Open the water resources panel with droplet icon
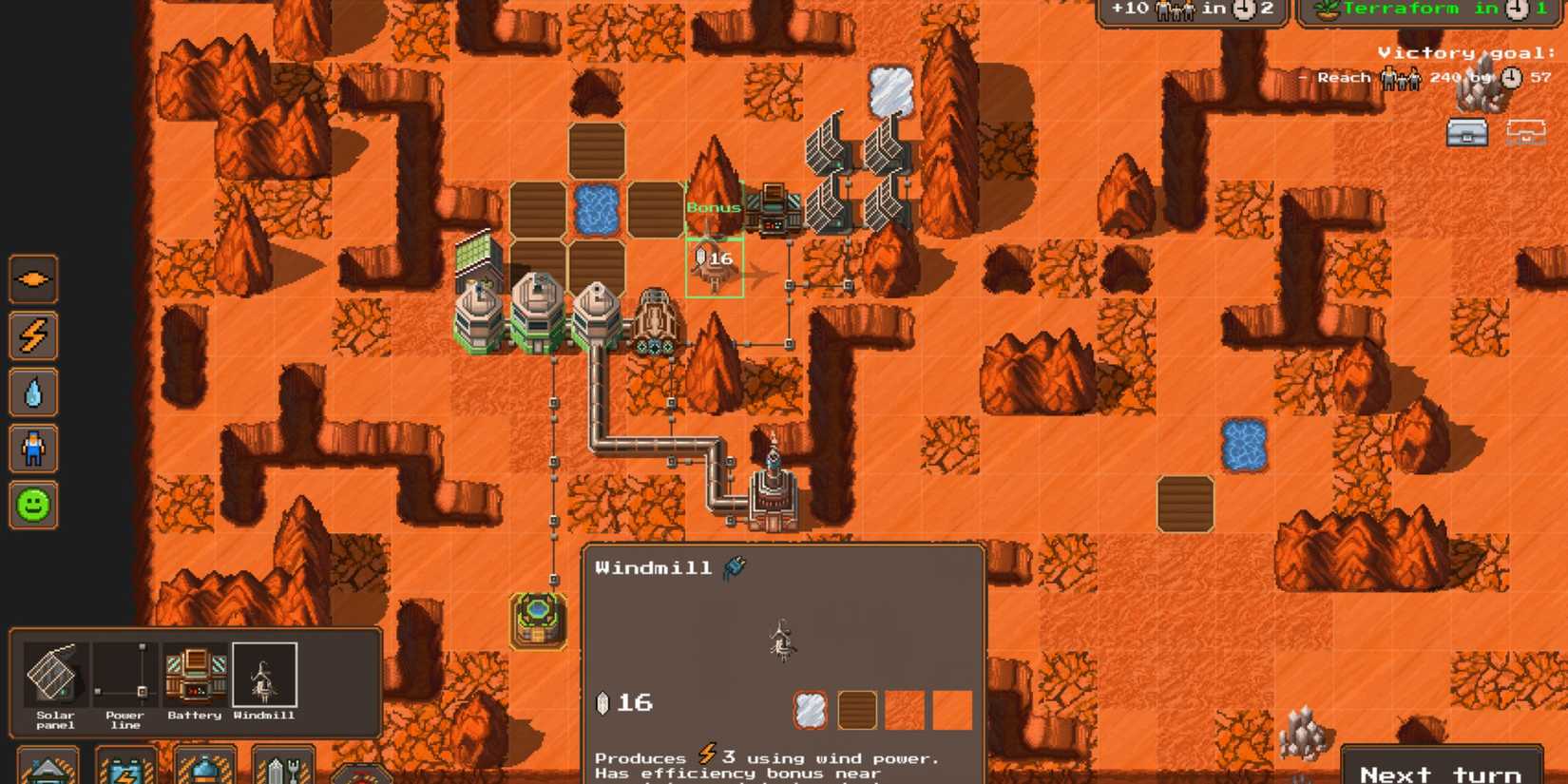 coord(33,392)
